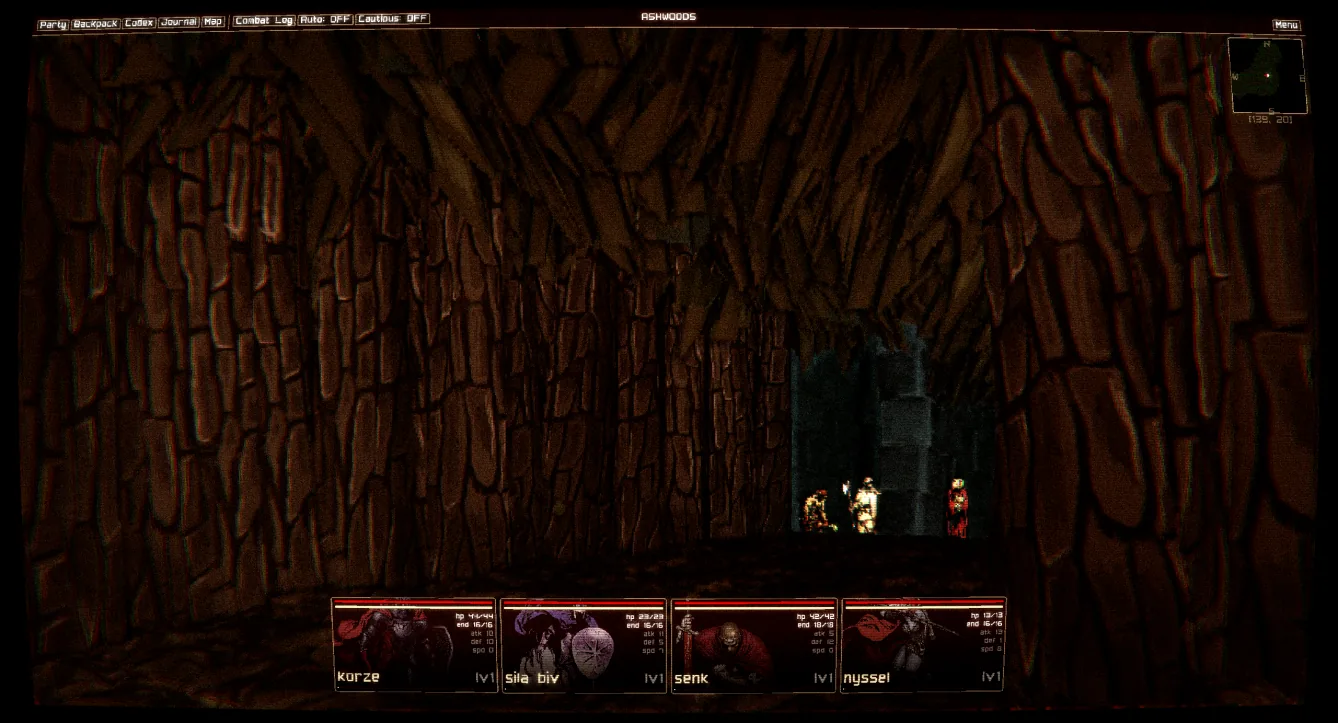Select nyssel's character portrait
The image size is (1338, 723).
(x=920, y=645)
